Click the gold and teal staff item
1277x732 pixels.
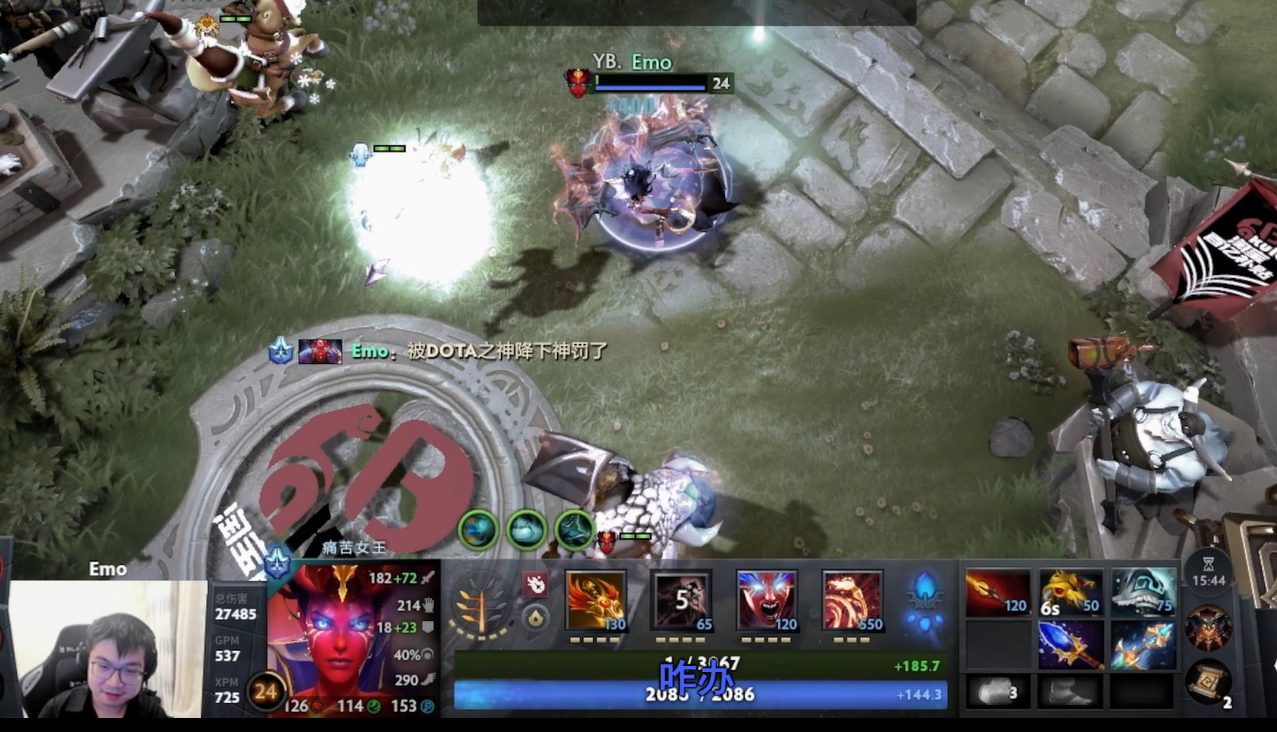coord(1143,645)
